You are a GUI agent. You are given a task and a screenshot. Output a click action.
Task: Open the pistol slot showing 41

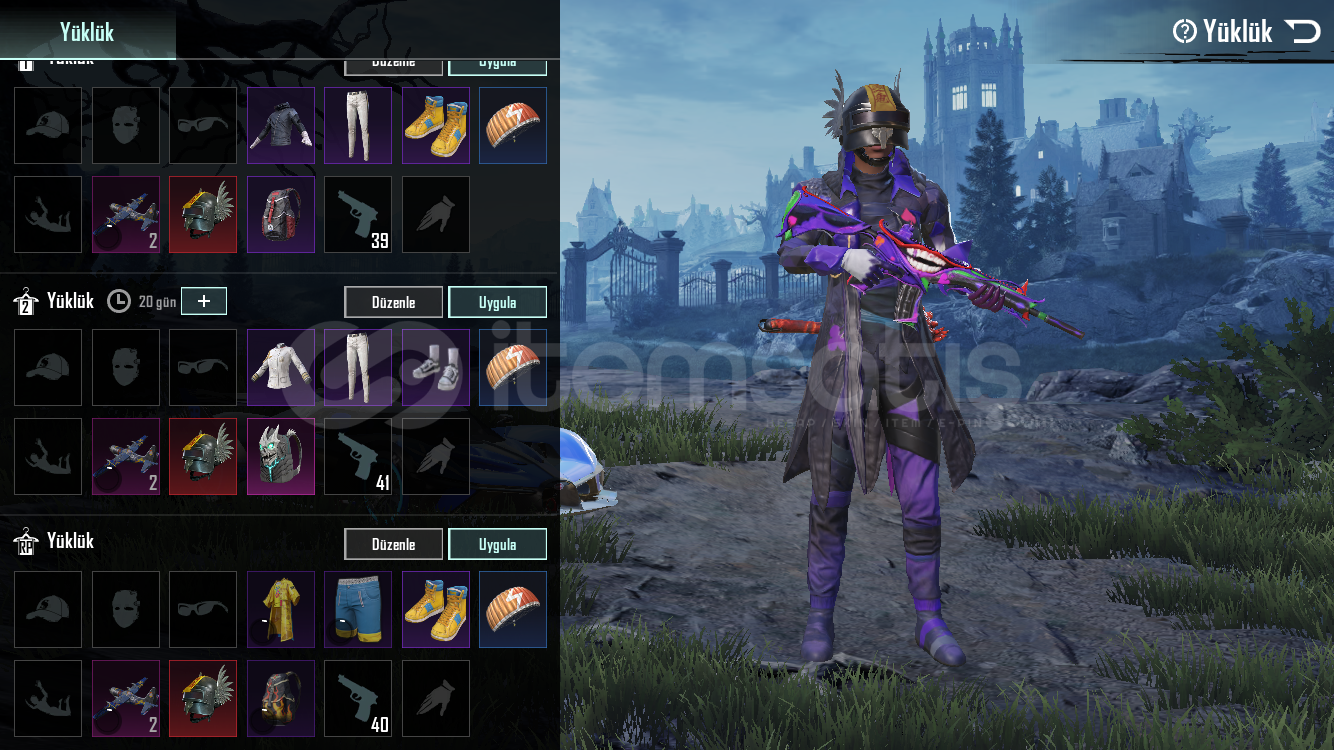pyautogui.click(x=358, y=456)
